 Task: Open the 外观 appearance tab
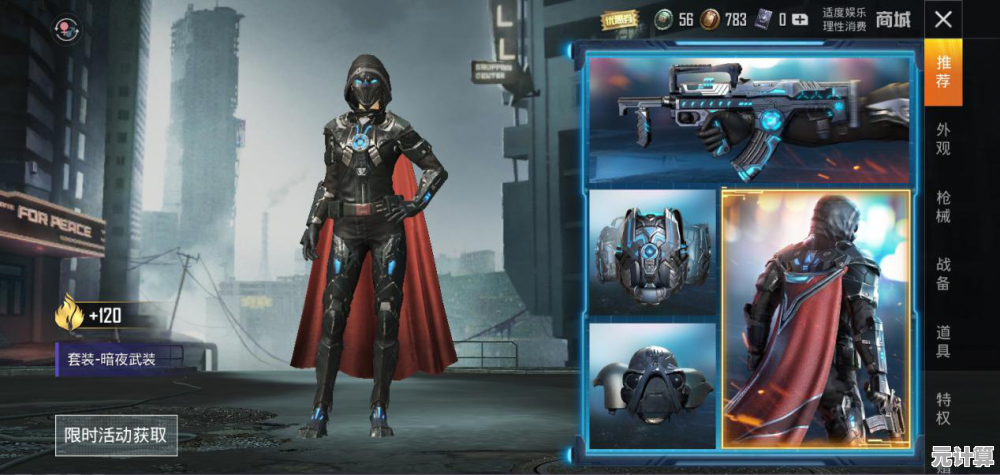pos(943,139)
